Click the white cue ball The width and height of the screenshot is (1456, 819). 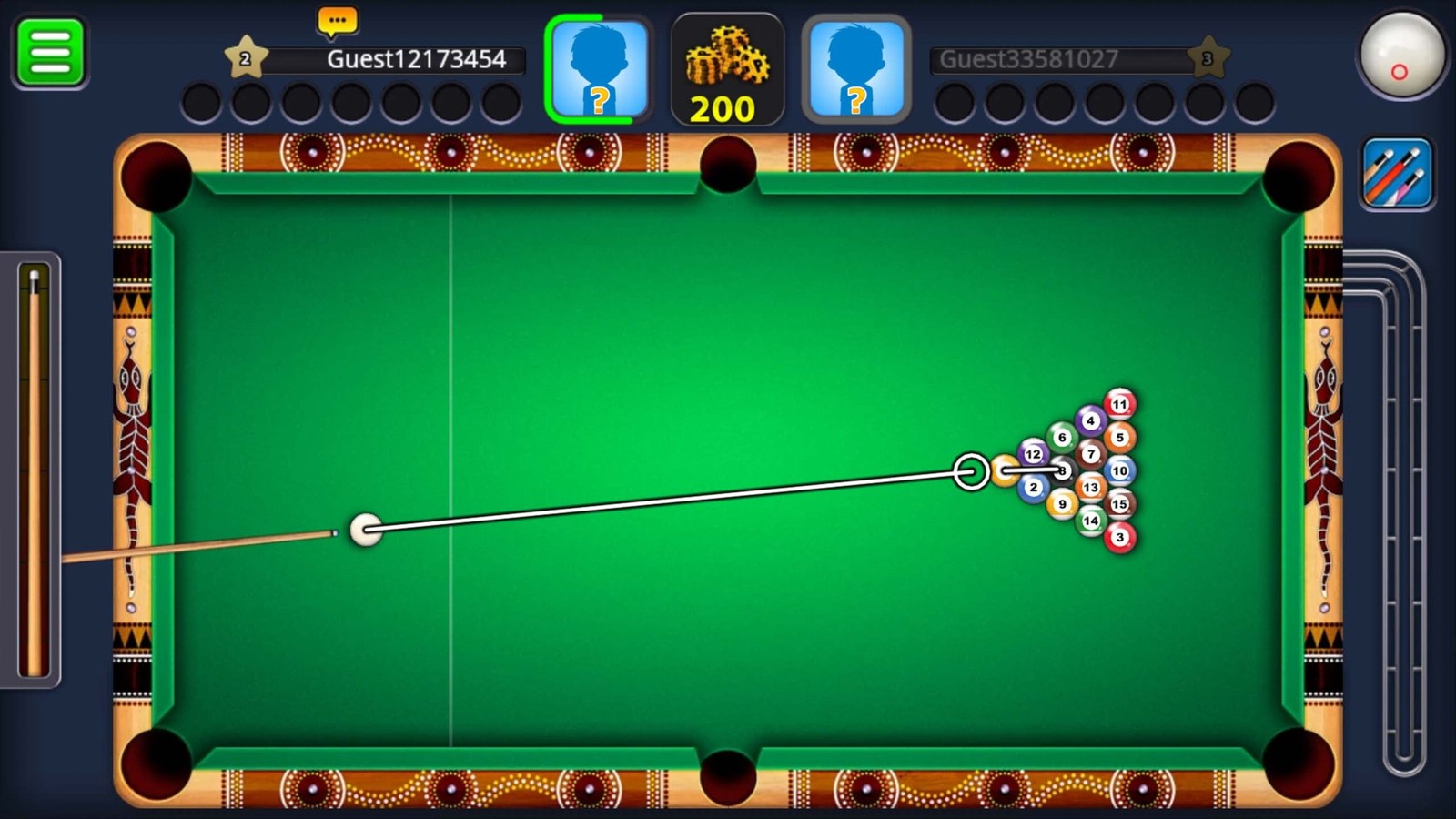pos(367,531)
